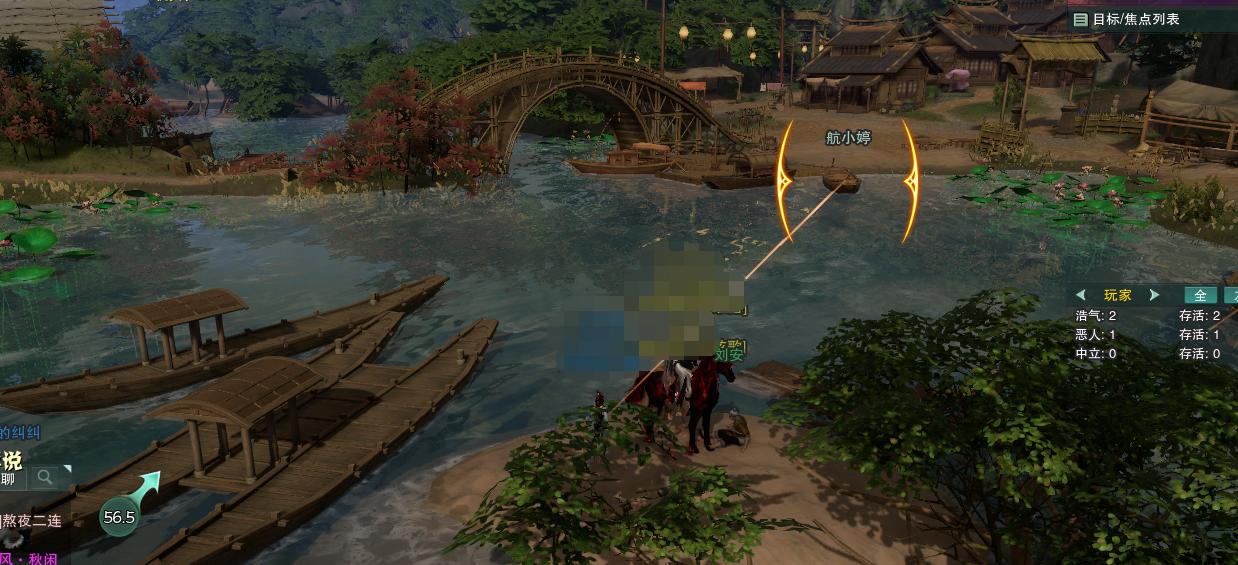Click the left arrow beside 玩家
1238x565 pixels.
click(1081, 295)
